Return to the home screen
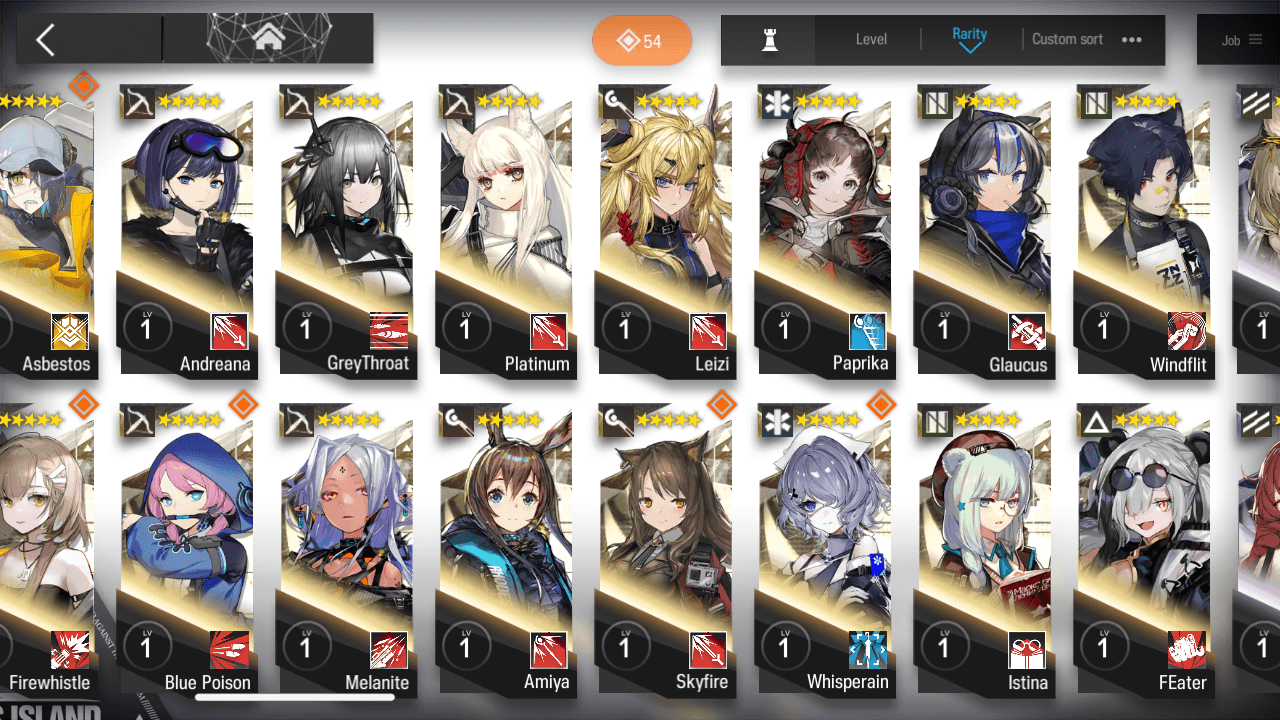Screen dimensions: 1280x720 268,39
